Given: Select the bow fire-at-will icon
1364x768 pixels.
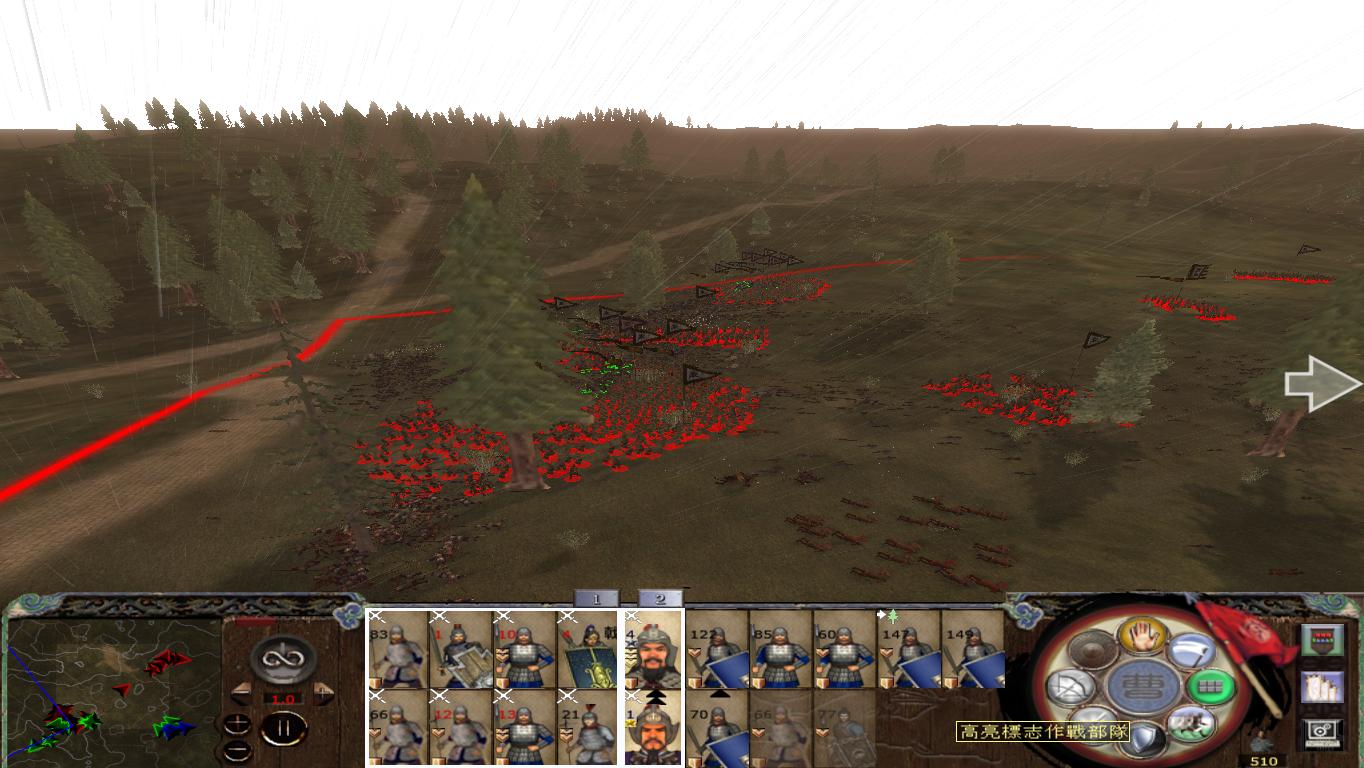Looking at the screenshot, I should point(1069,686).
